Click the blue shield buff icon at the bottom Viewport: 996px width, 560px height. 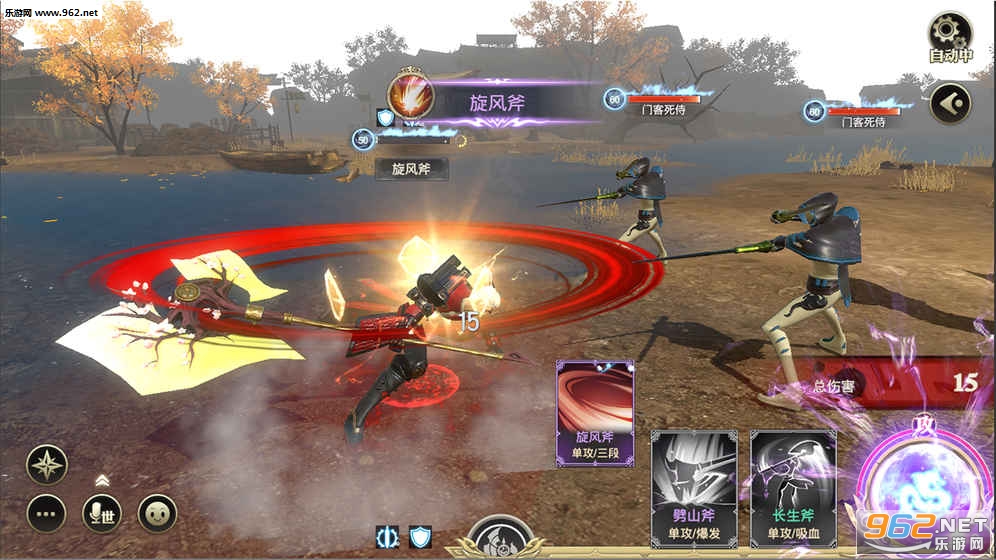[x=420, y=537]
